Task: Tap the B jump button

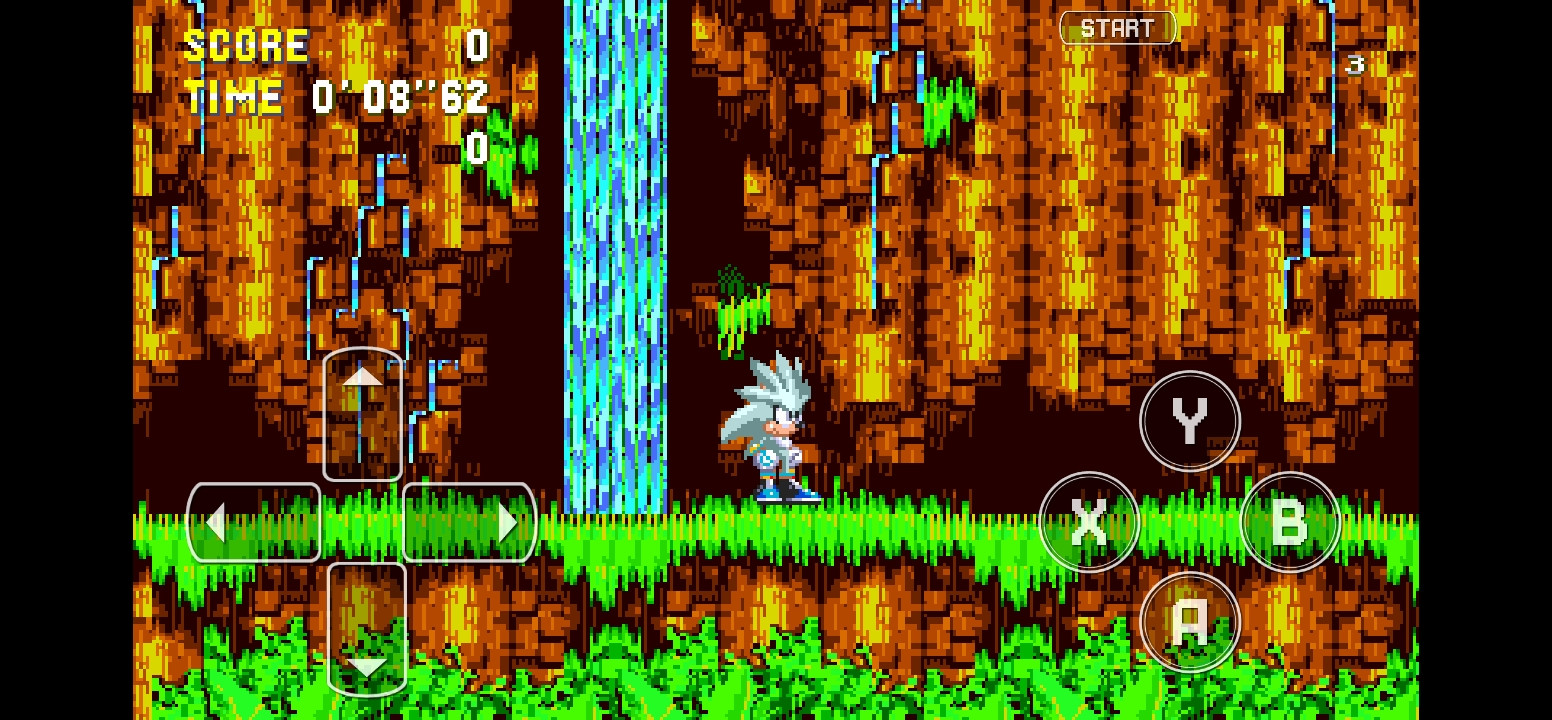Action: [1291, 521]
